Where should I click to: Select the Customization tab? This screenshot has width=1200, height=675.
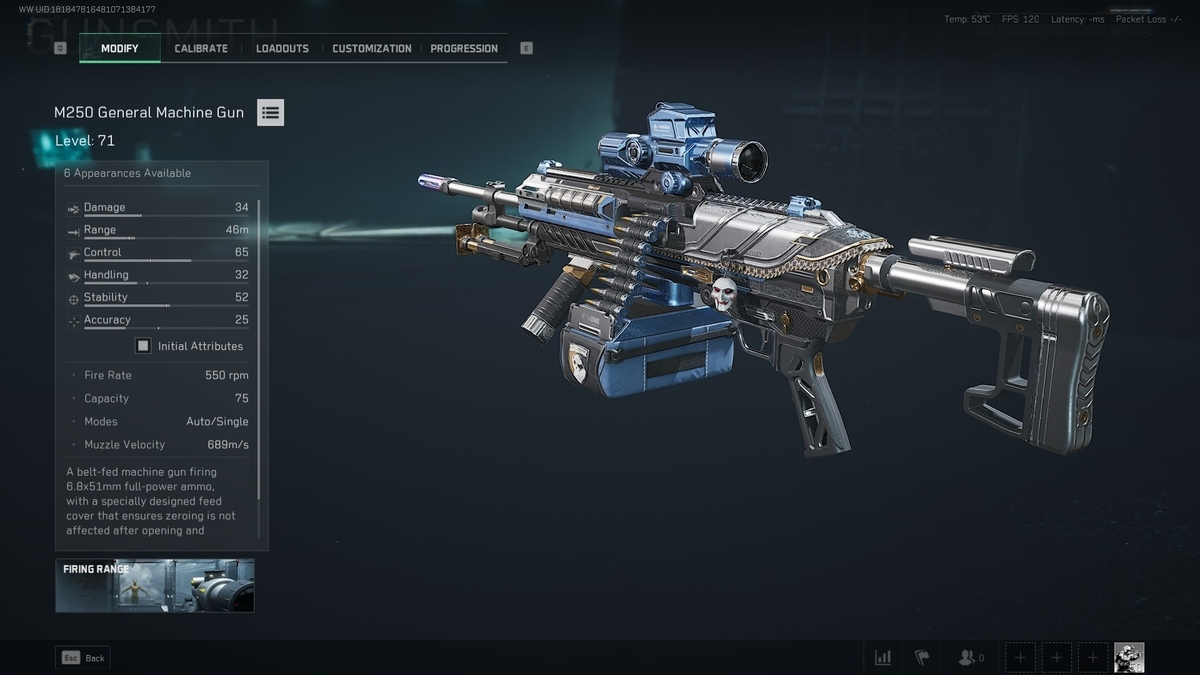371,48
